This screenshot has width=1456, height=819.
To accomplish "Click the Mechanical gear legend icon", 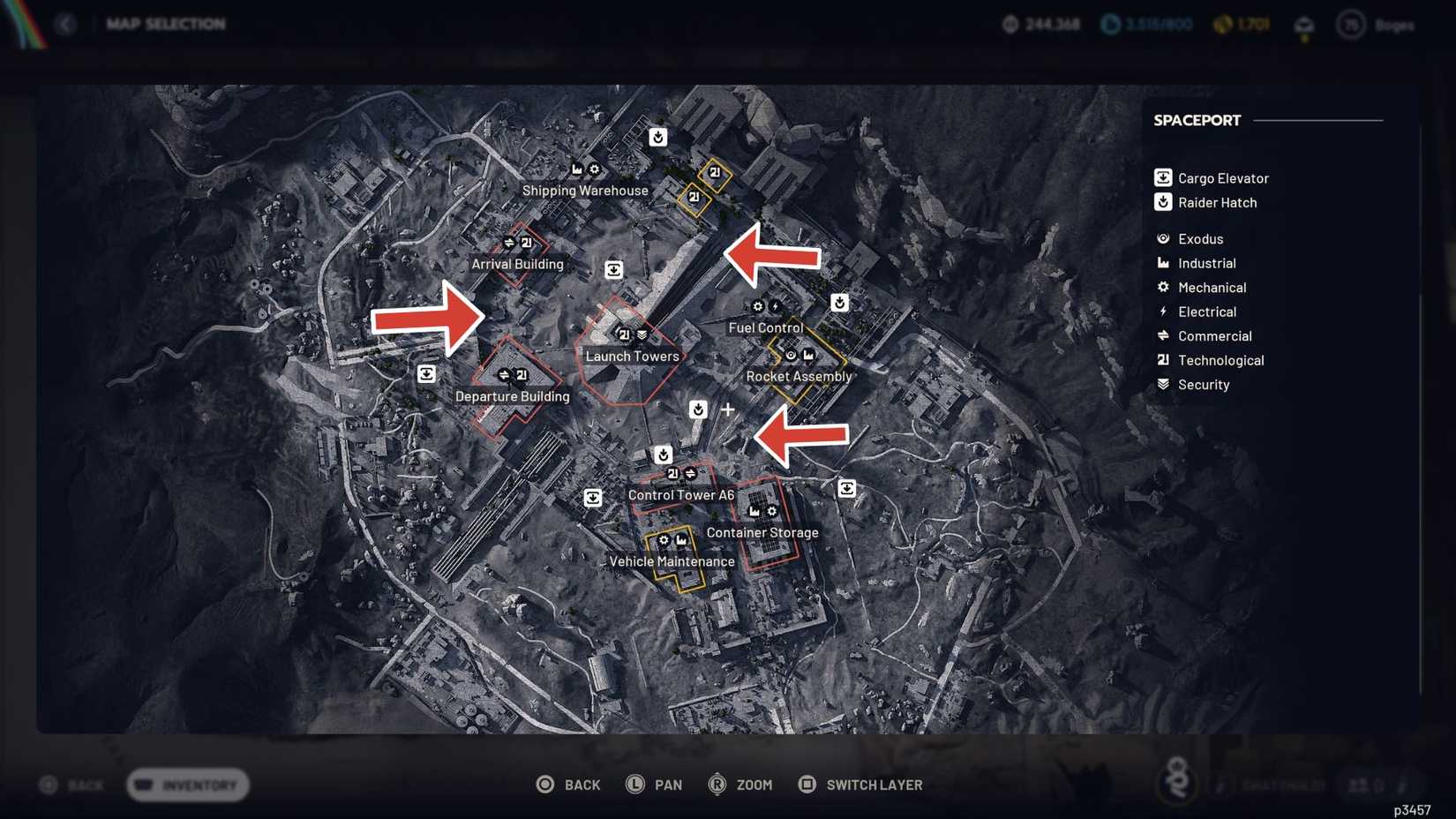I will (1162, 287).
